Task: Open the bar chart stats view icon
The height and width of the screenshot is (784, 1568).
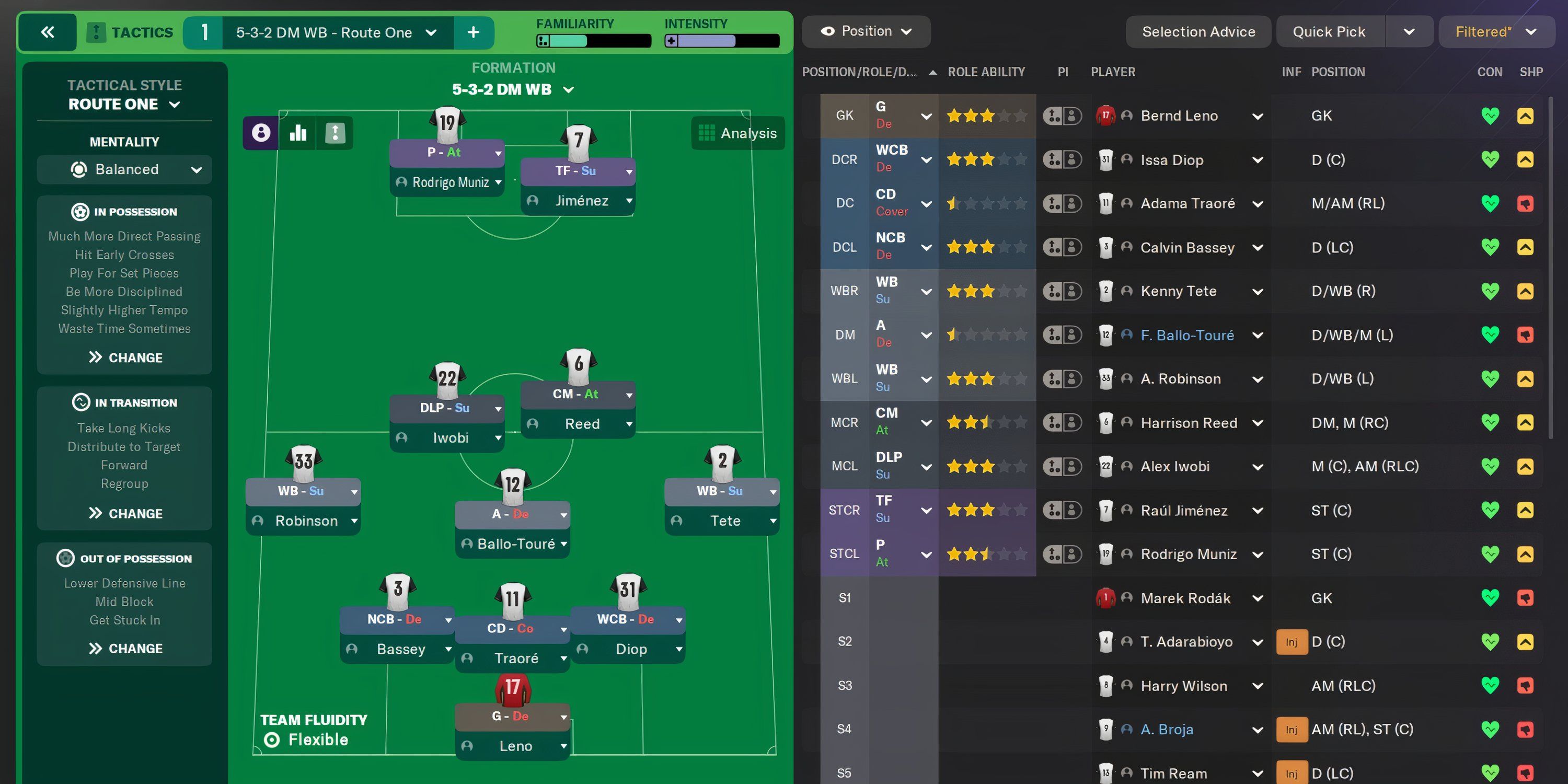Action: pyautogui.click(x=297, y=133)
